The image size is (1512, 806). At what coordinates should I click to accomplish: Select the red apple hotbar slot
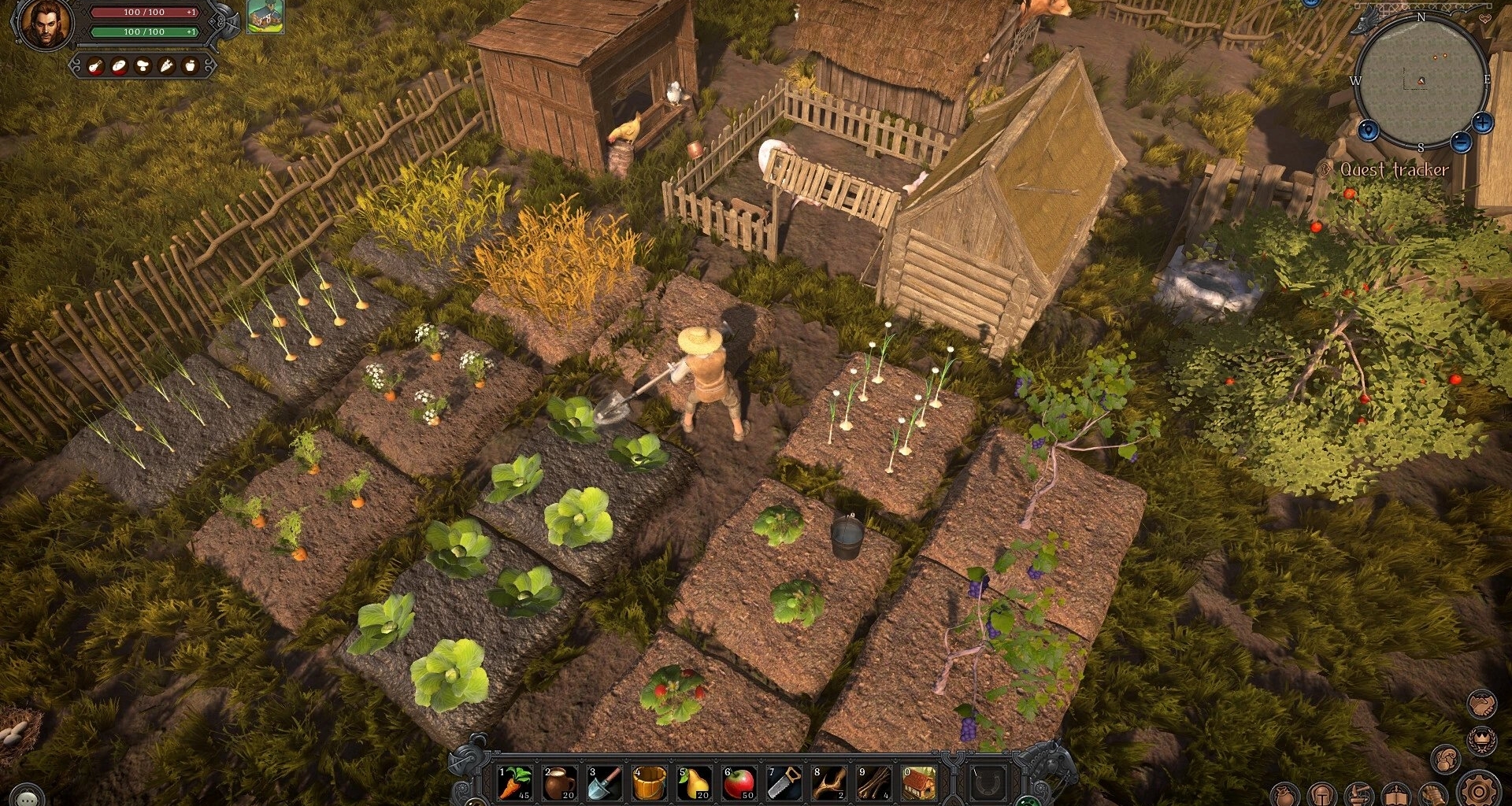pyautogui.click(x=739, y=783)
